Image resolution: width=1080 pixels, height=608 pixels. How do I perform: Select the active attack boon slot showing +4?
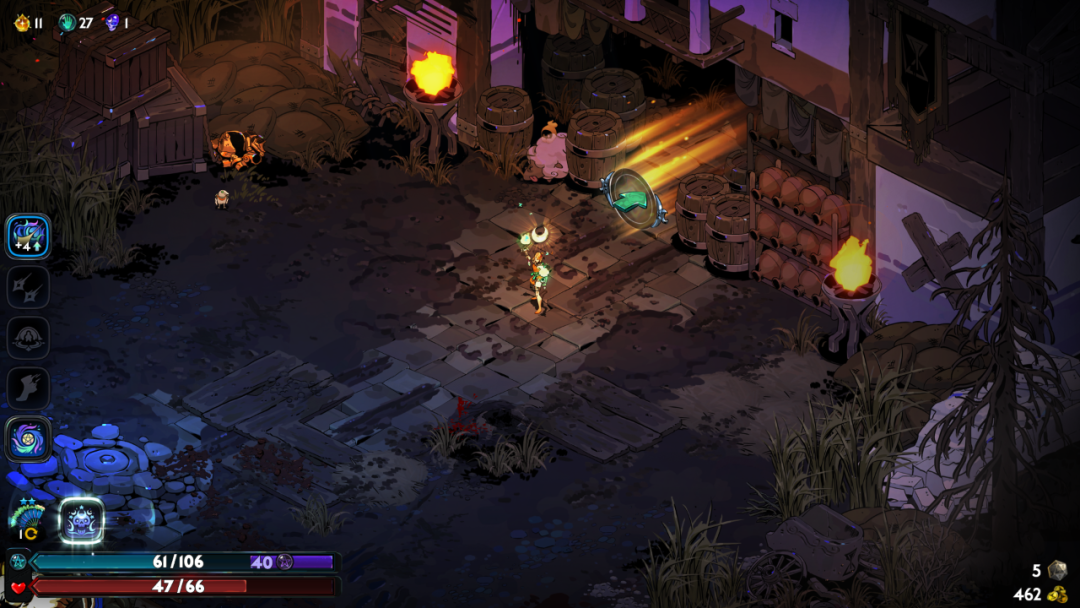(x=28, y=236)
